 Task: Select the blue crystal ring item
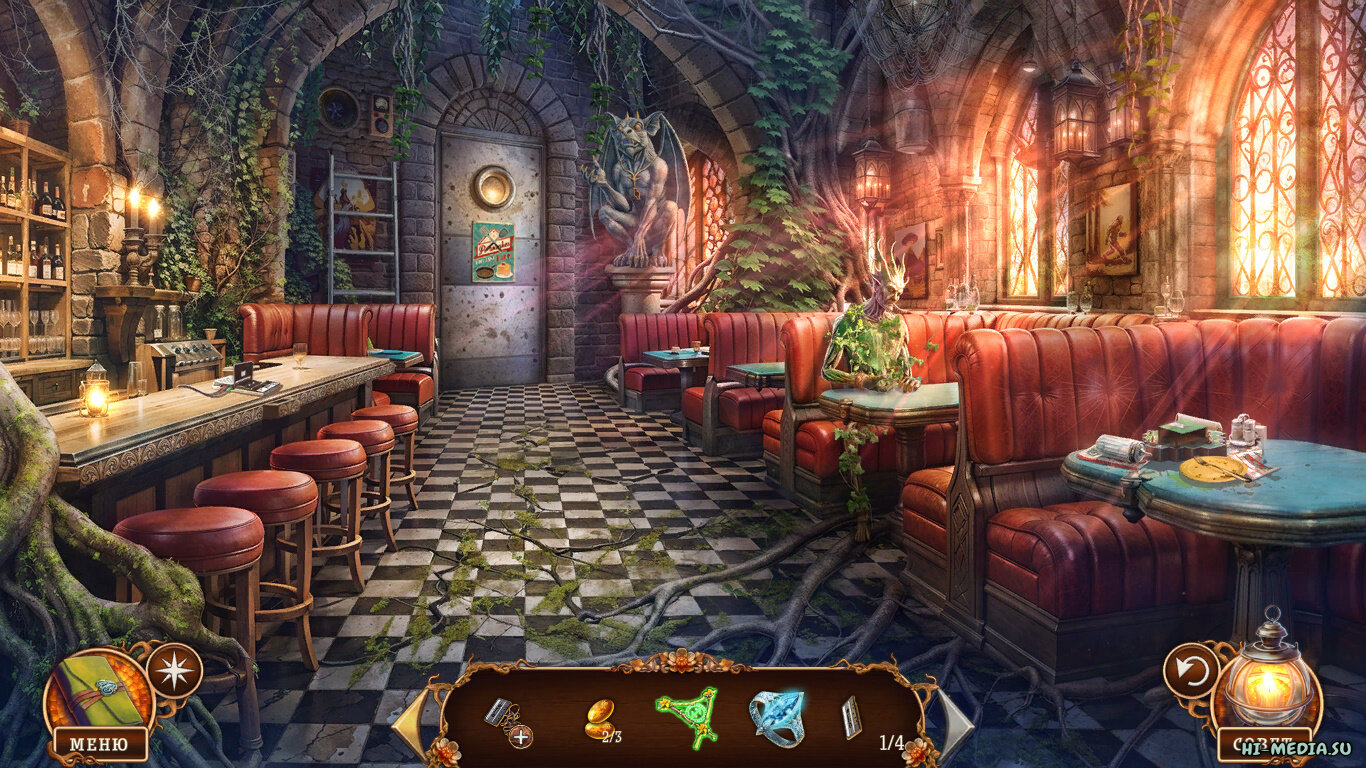click(x=776, y=716)
